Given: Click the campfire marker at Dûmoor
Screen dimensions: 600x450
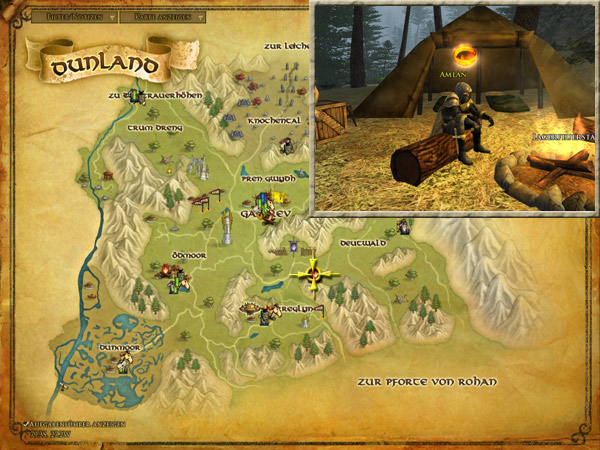Looking at the screenshot, I should coord(164,270).
